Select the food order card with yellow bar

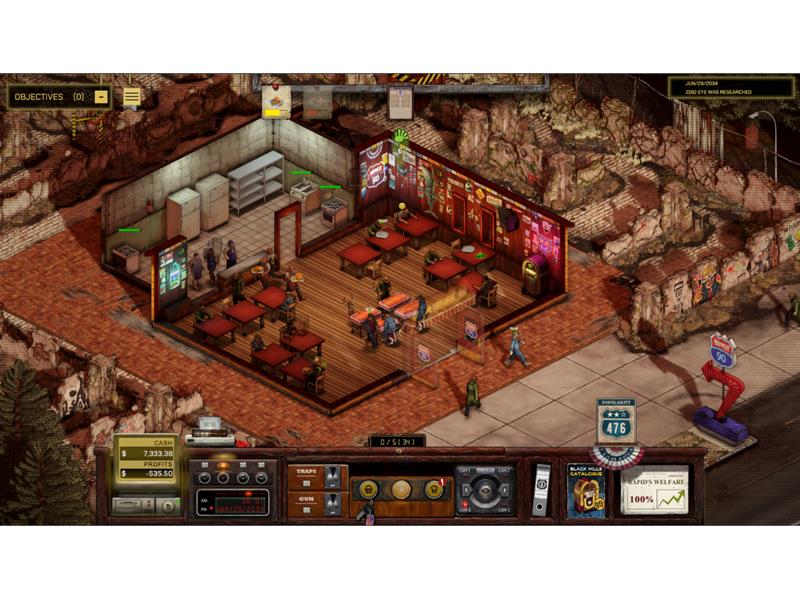276,100
